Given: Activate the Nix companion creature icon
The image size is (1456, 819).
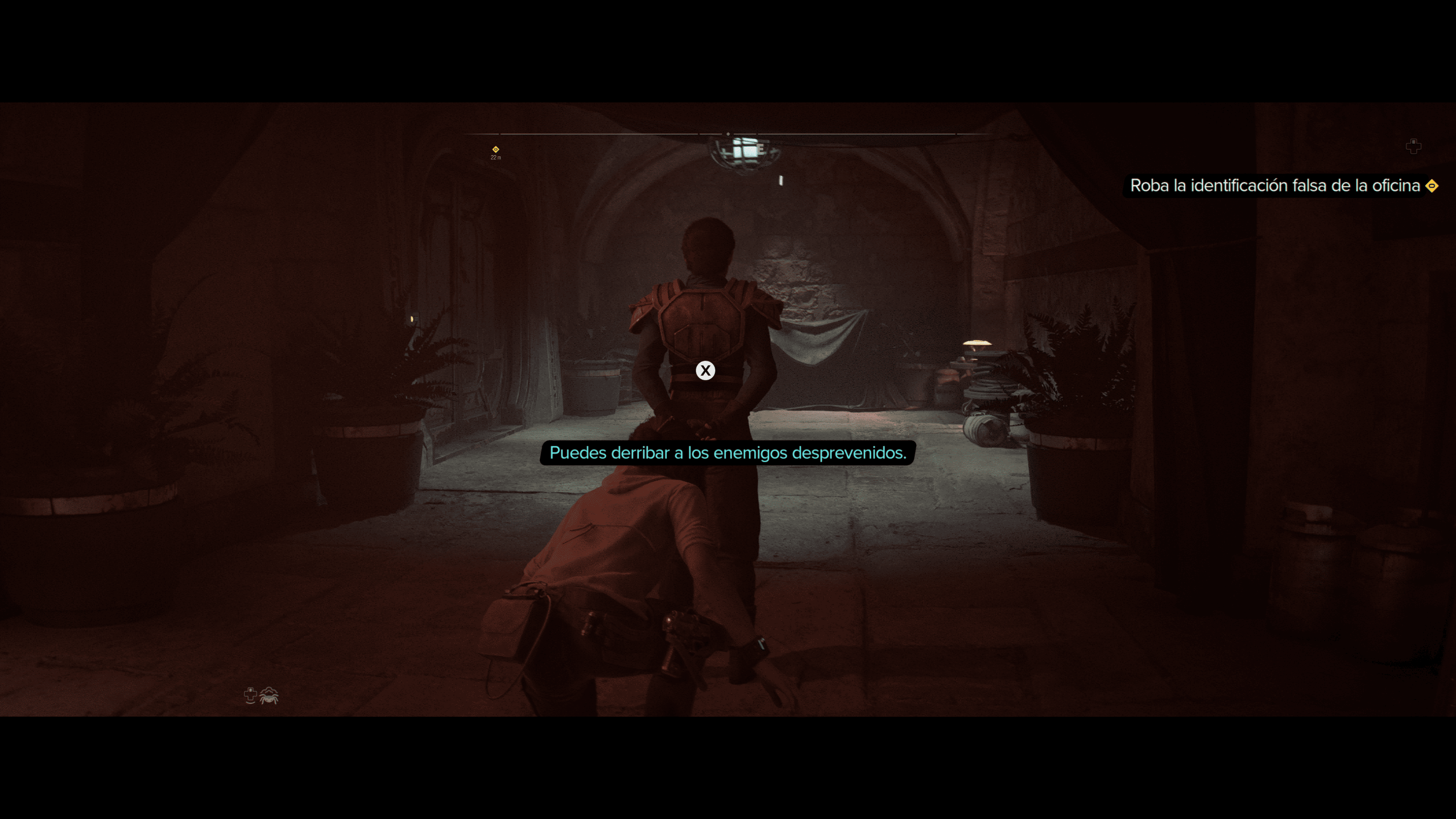Looking at the screenshot, I should click(x=269, y=696).
